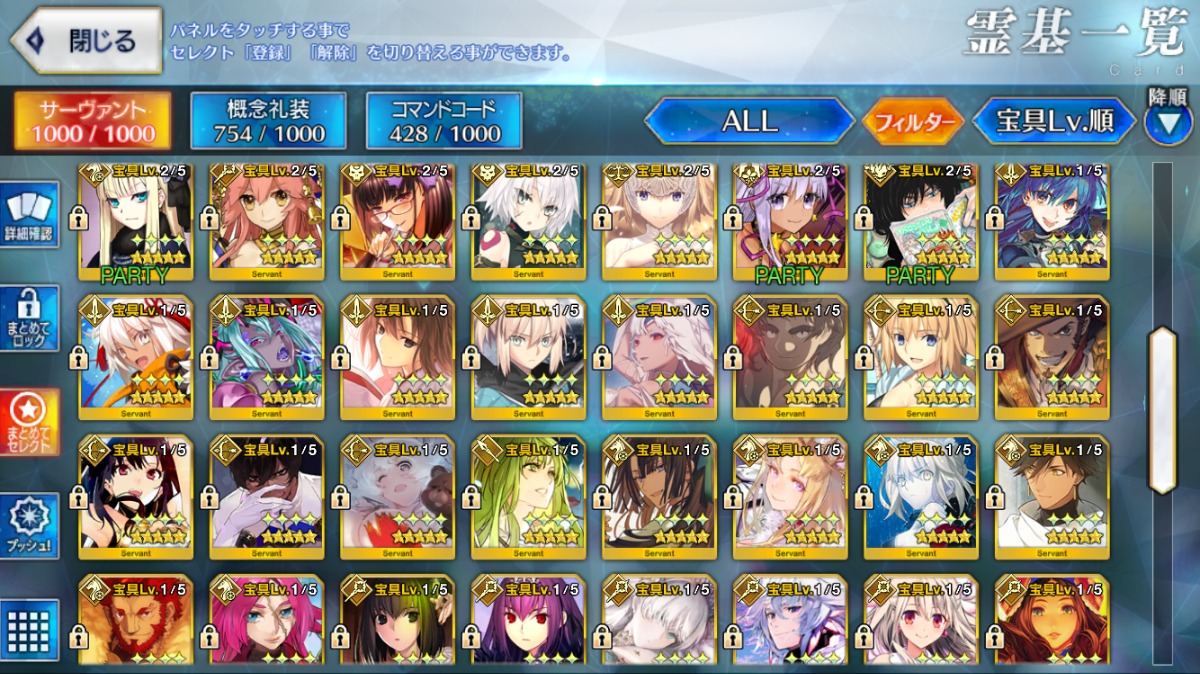Select the ALL class filter

749,122
